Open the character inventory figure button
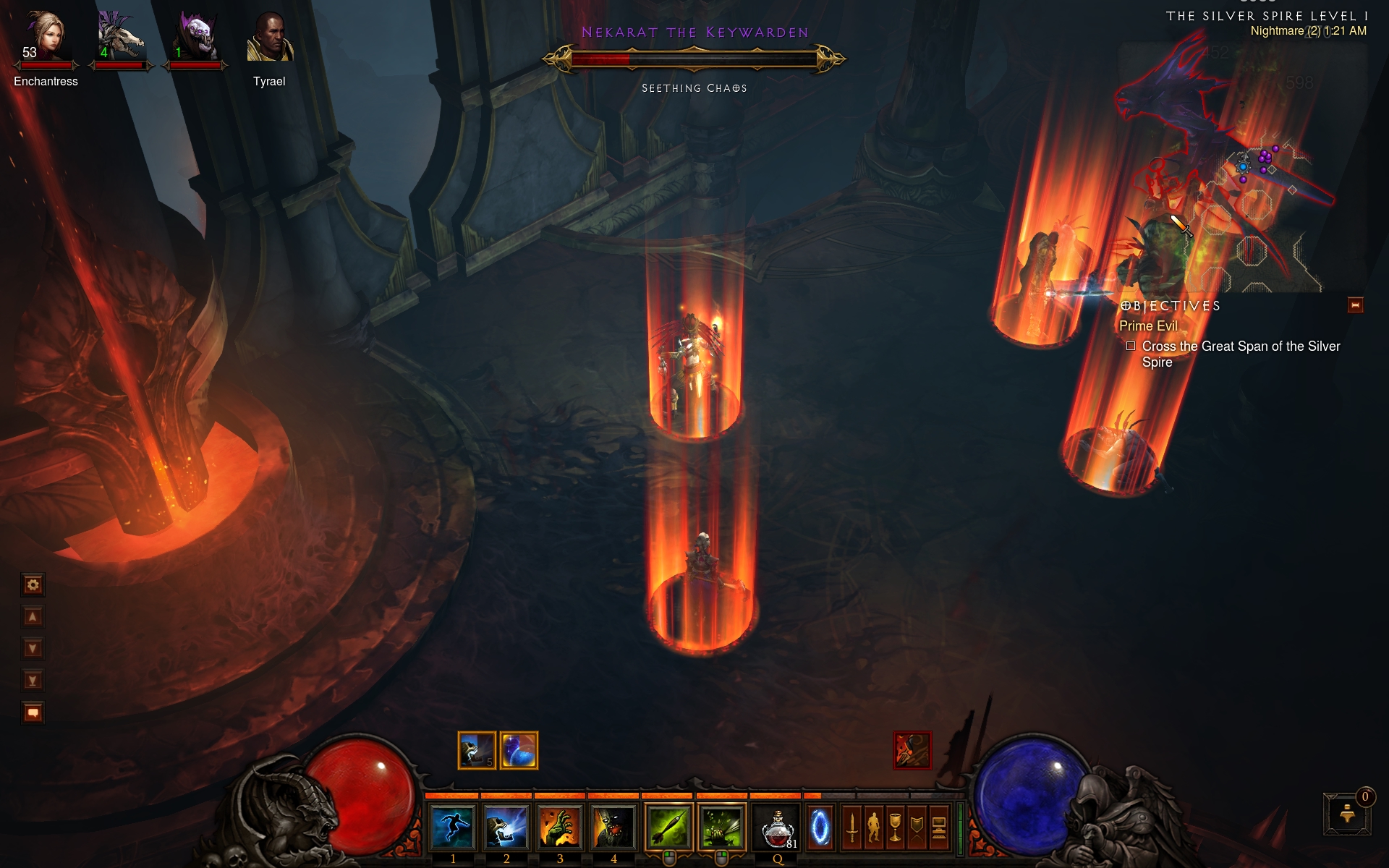This screenshot has width=1389, height=868. click(x=874, y=827)
